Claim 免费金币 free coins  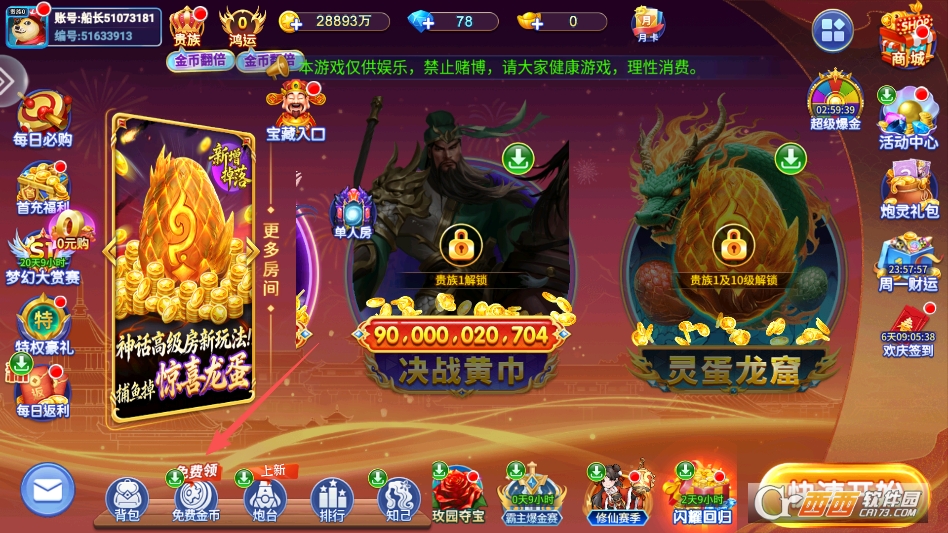(x=196, y=498)
